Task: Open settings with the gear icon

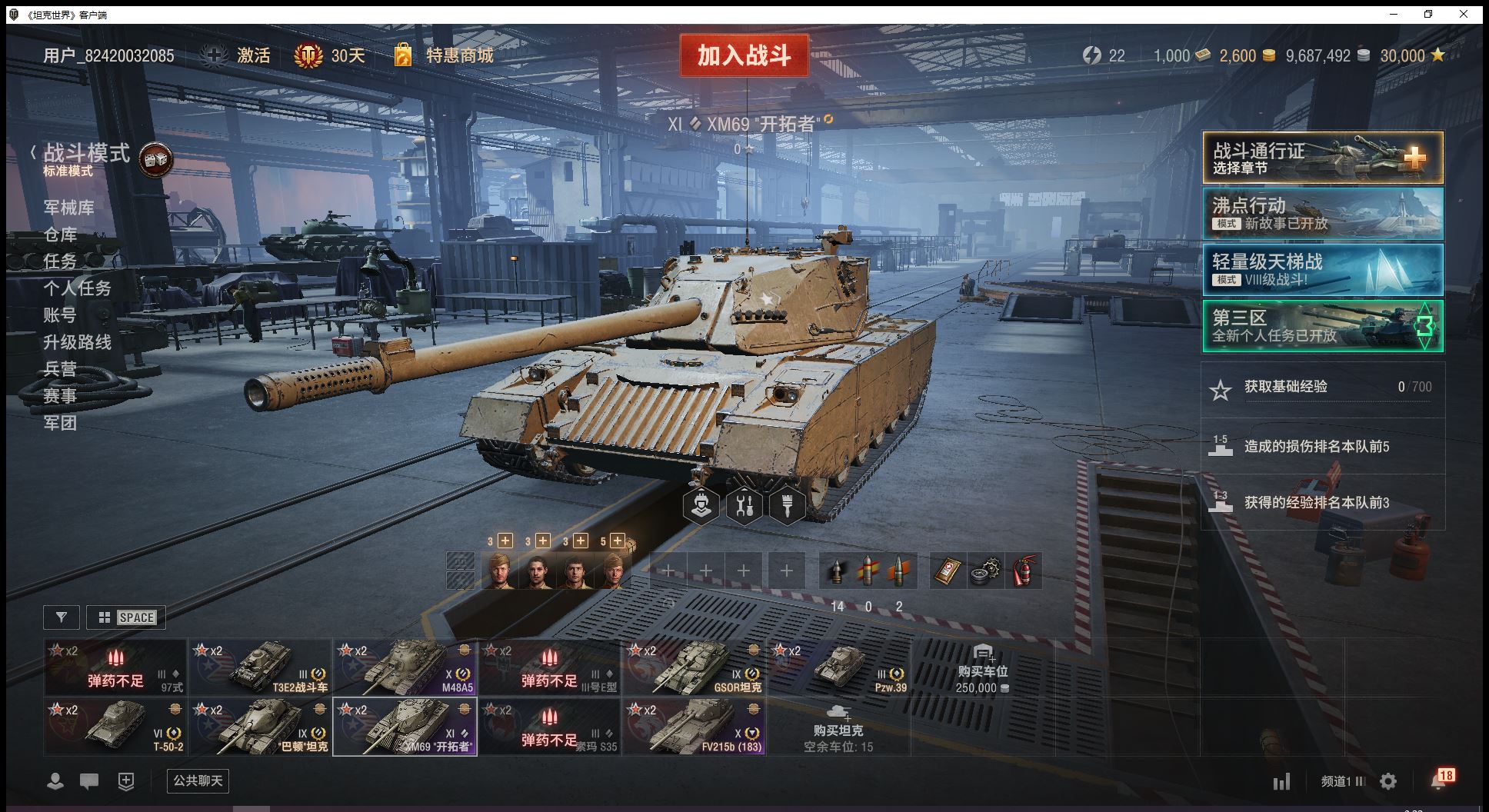Action: (x=1388, y=781)
